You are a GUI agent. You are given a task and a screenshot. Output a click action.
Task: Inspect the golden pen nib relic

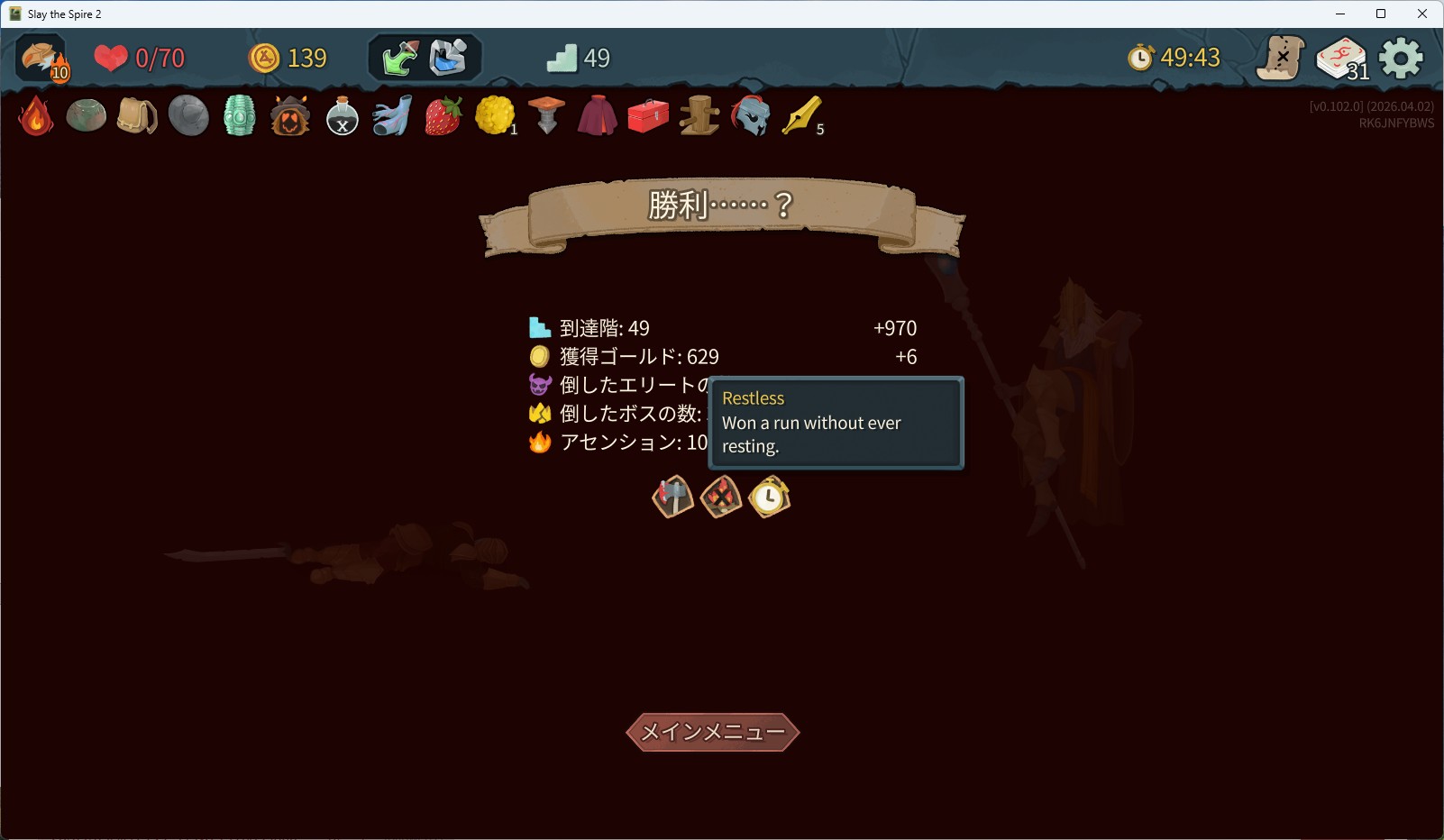click(x=800, y=116)
